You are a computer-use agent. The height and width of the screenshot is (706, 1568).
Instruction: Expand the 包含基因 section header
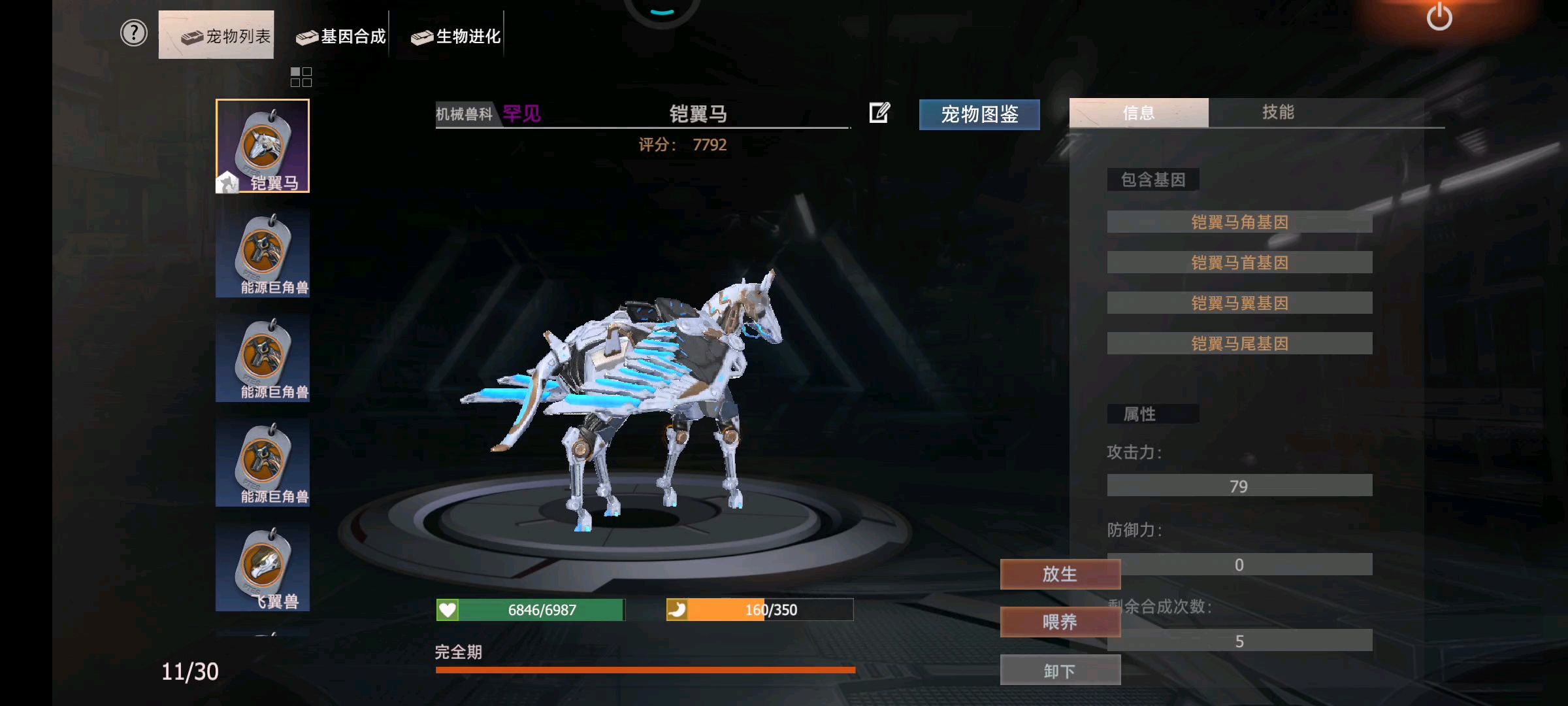pos(1152,179)
